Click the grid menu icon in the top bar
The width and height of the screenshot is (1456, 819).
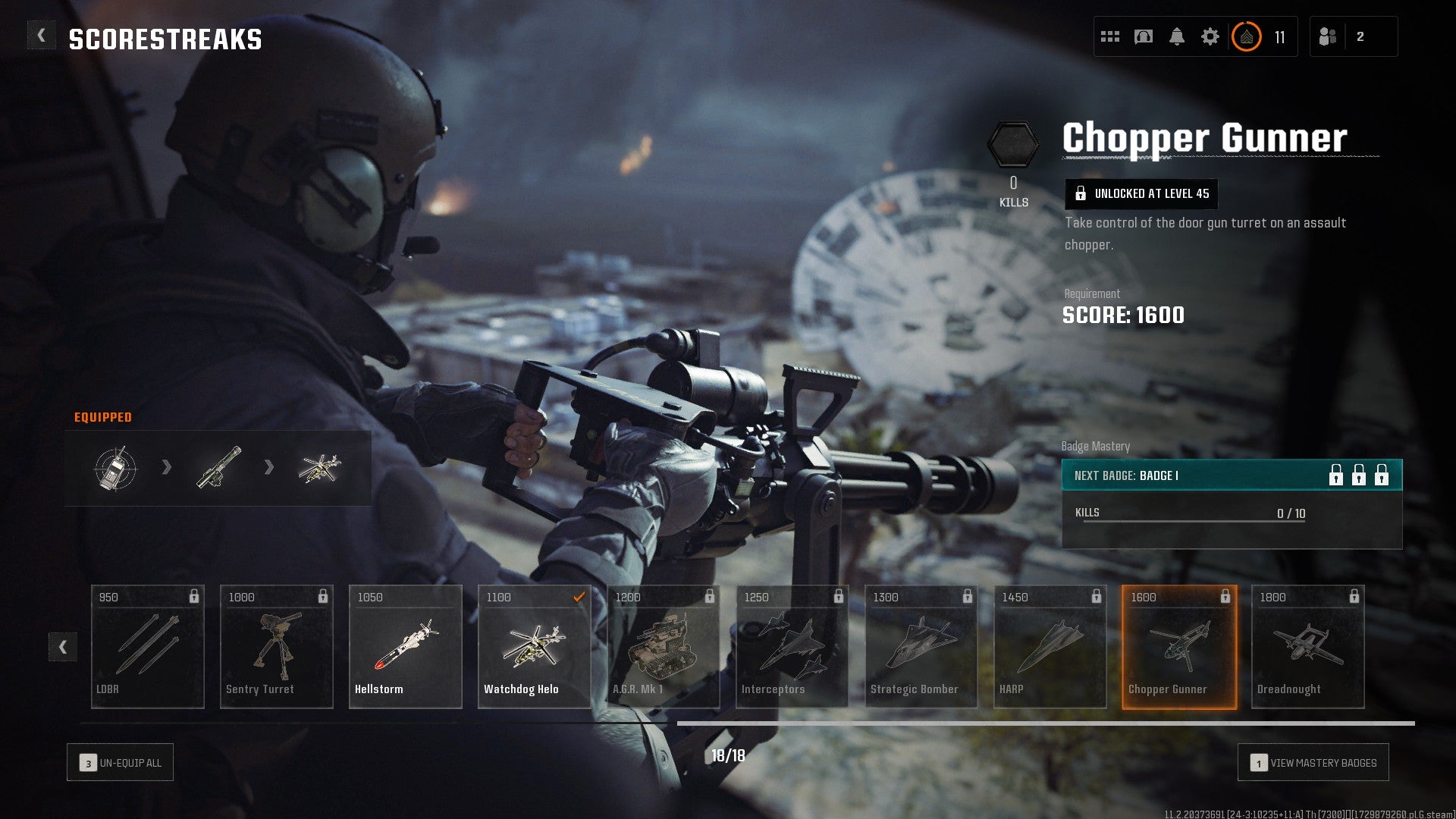[1109, 34]
